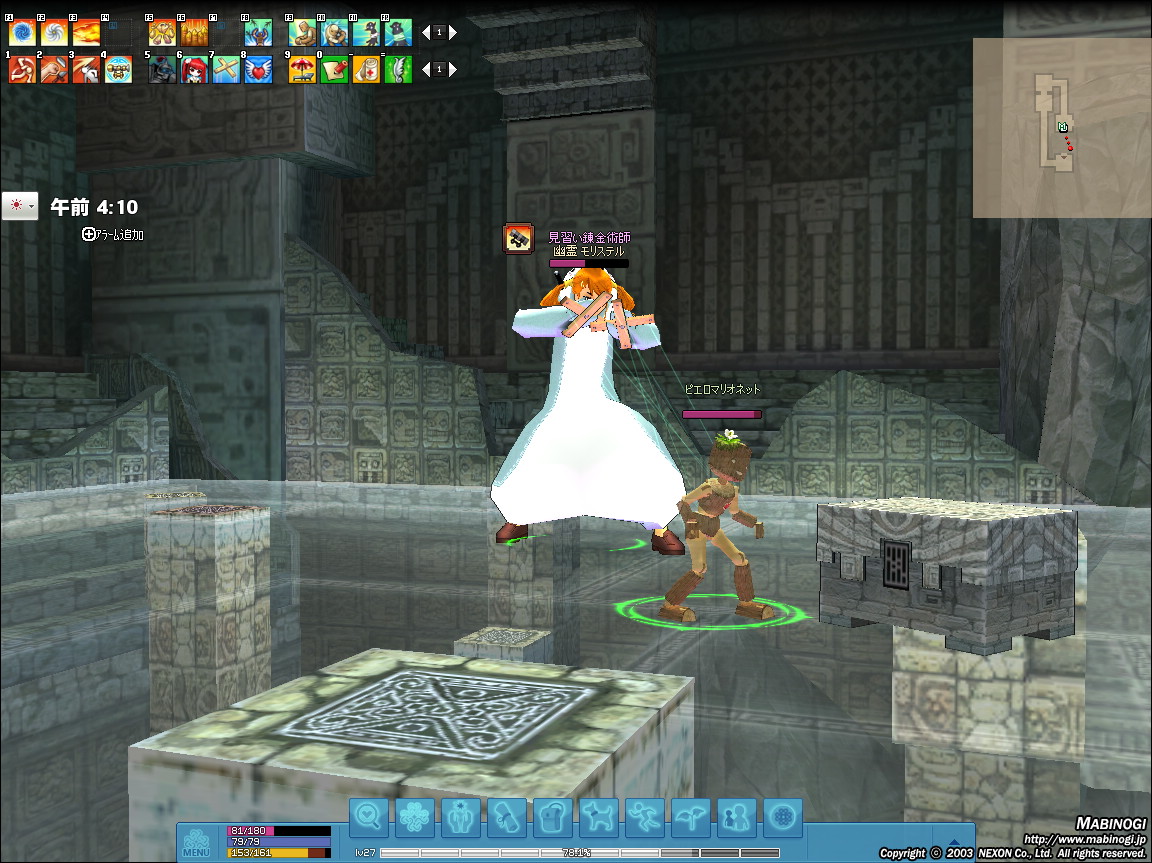This screenshot has height=863, width=1152.
Task: Use the winged heart skill on slot 8
Action: click(x=258, y=69)
